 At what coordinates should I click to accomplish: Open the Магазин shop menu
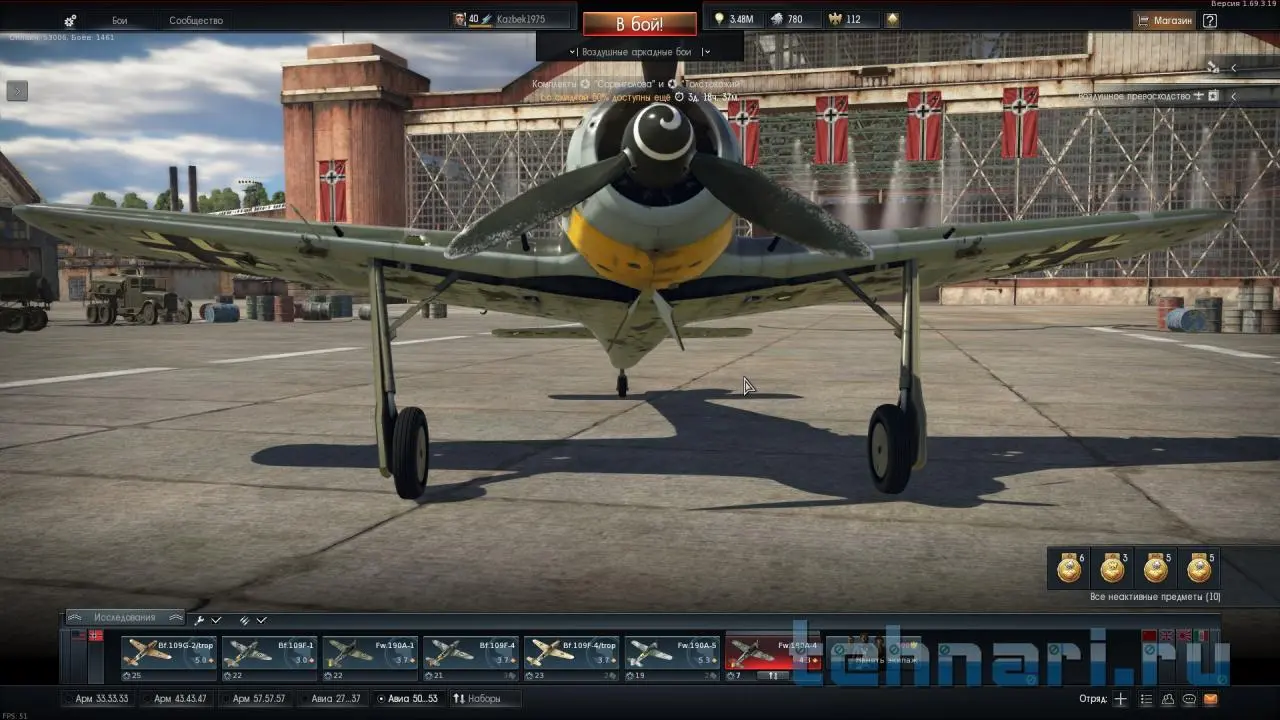(x=1165, y=20)
